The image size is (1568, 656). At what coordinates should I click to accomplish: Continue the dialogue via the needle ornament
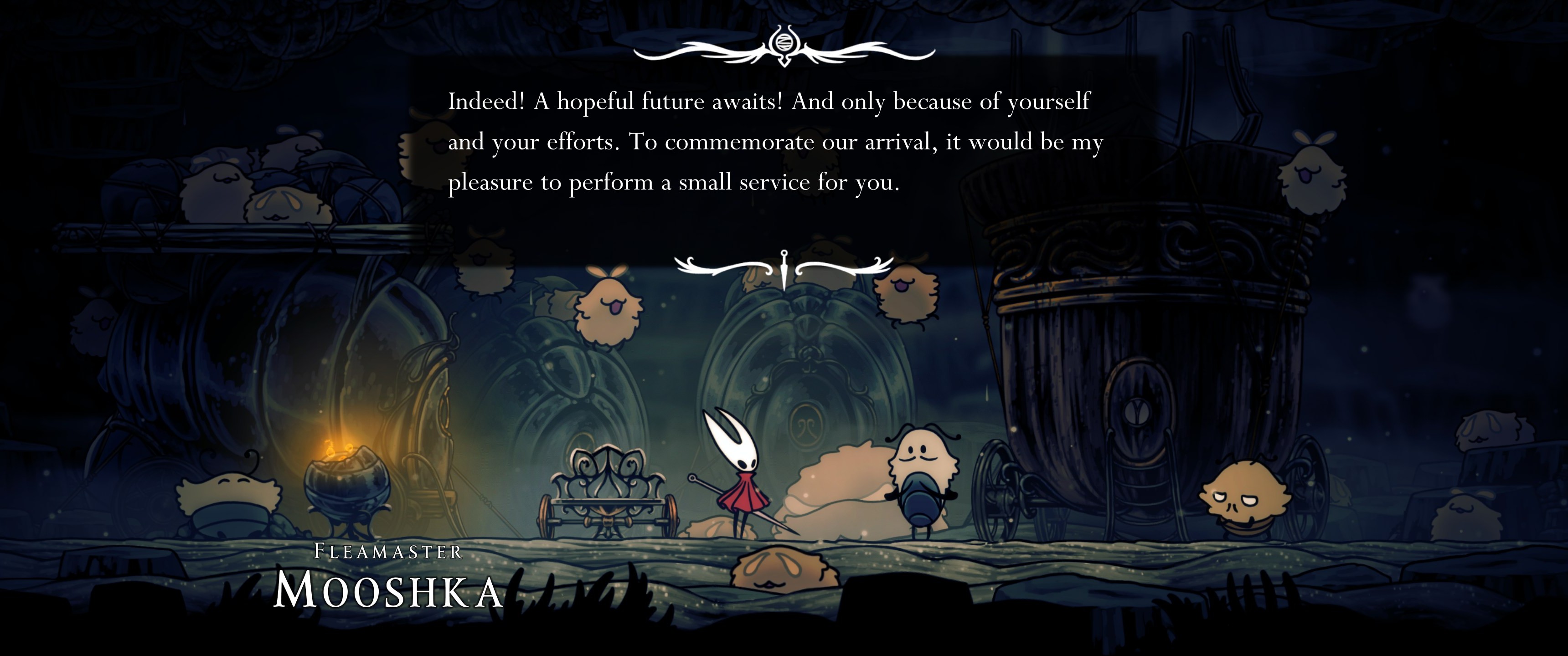pos(784,268)
